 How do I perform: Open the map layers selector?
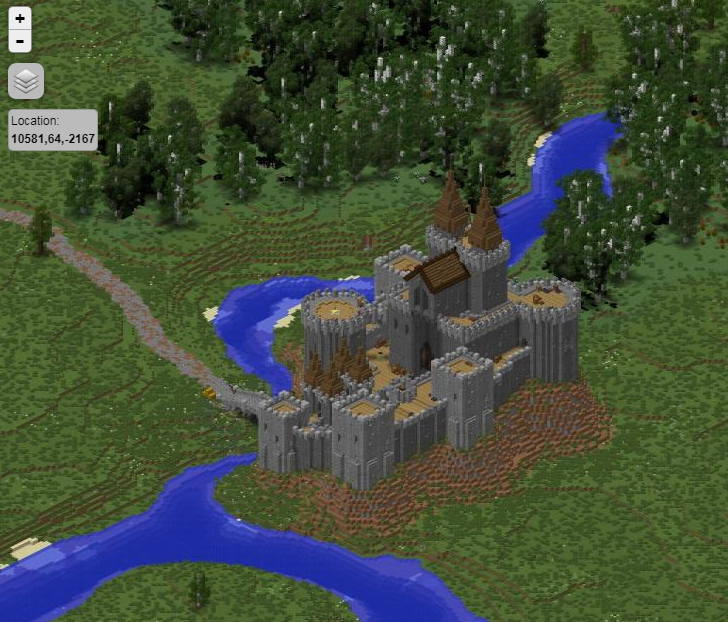26,82
